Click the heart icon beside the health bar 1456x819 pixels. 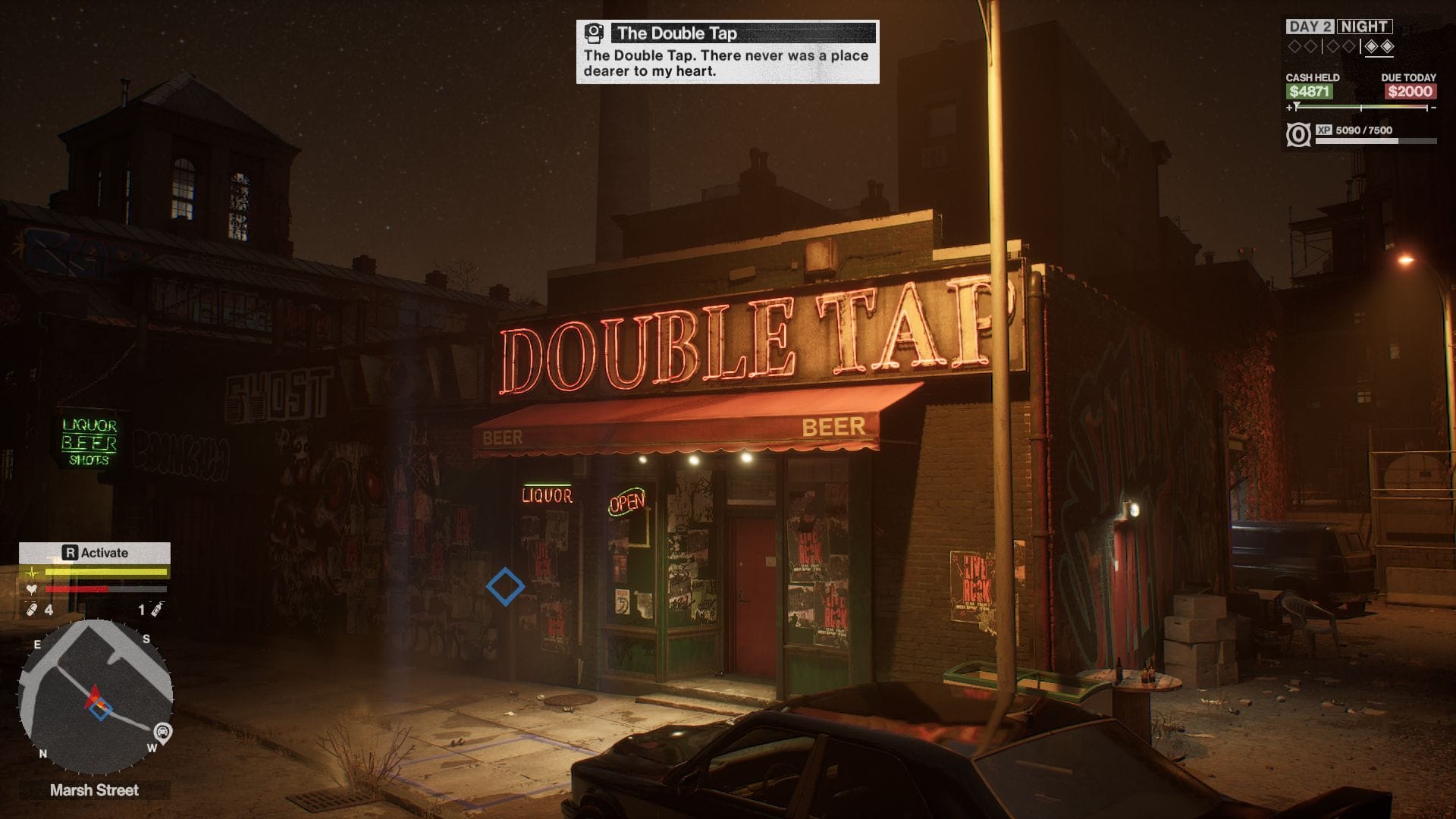click(x=31, y=589)
